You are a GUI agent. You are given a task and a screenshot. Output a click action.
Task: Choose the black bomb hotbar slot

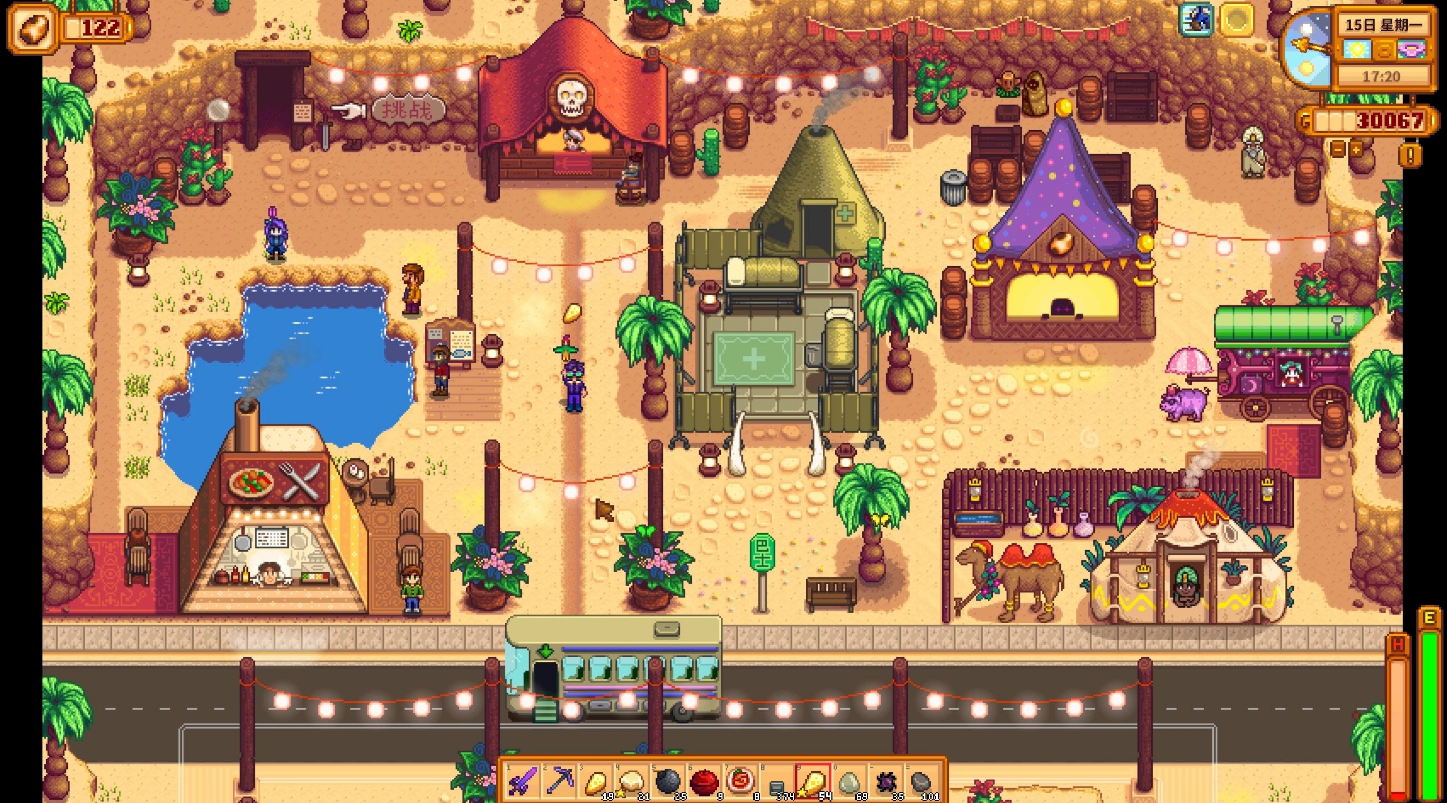pyautogui.click(x=668, y=779)
